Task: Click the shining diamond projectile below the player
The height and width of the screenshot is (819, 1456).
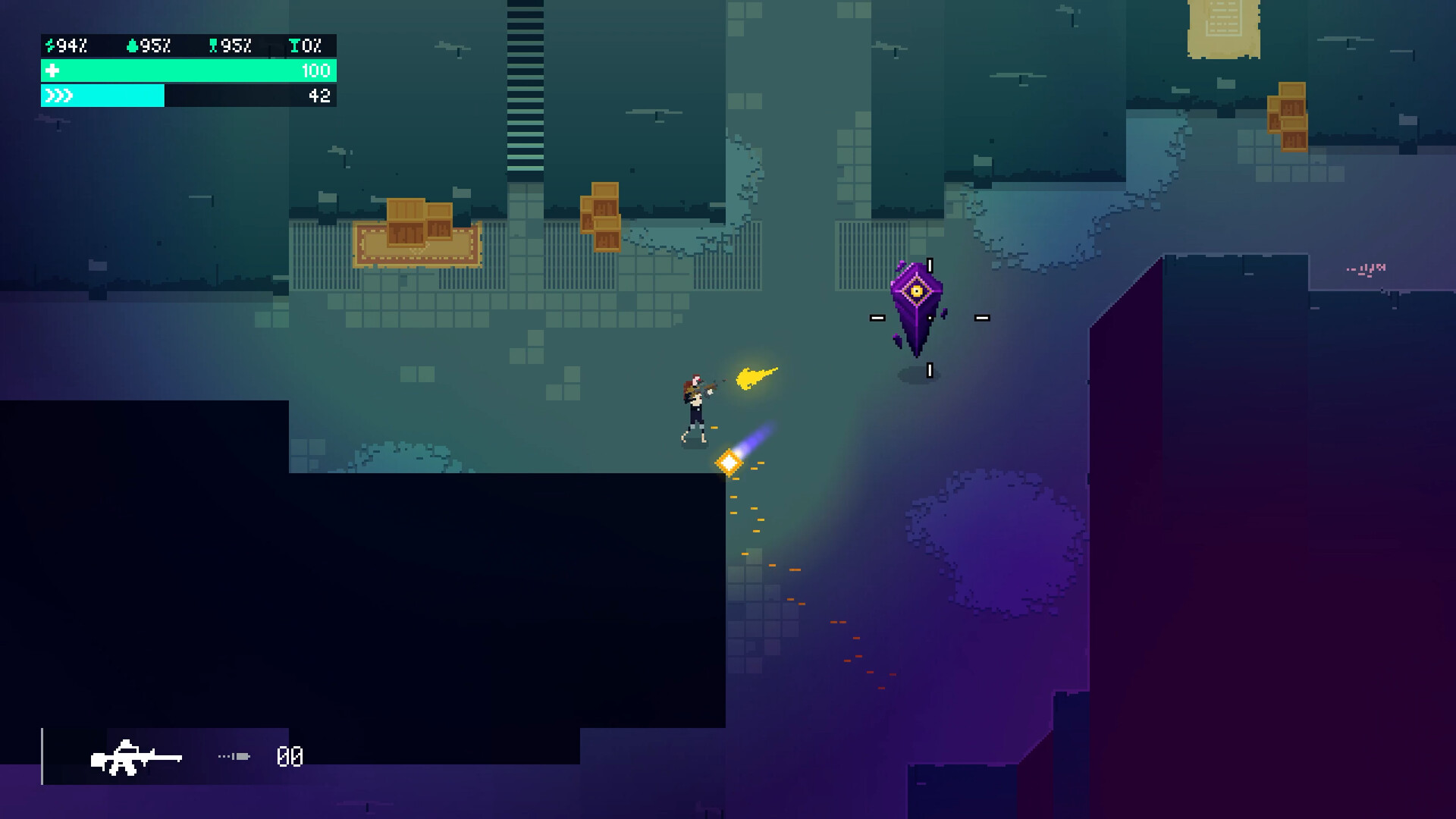Action: click(730, 461)
